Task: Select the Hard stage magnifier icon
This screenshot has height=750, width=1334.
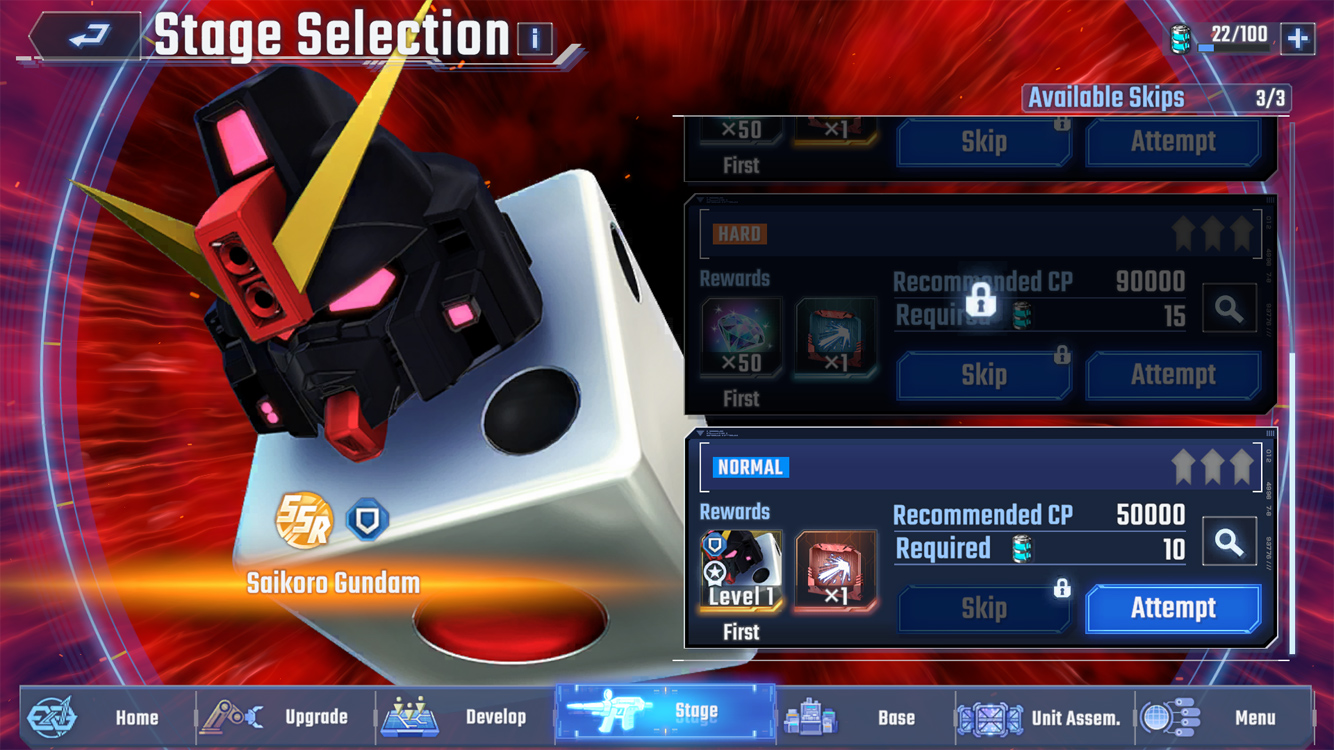Action: (x=1229, y=310)
